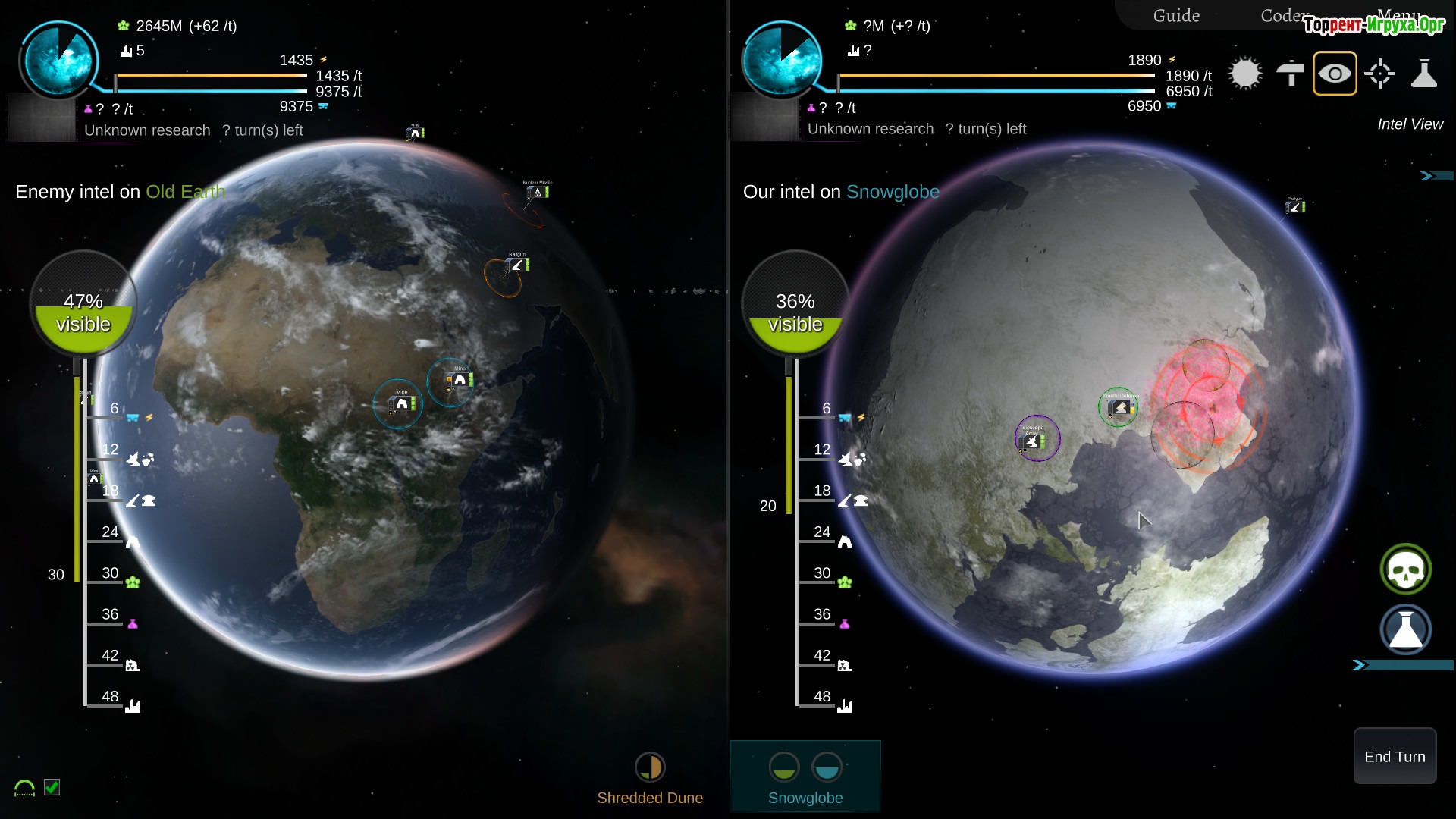The width and height of the screenshot is (1456, 819).
Task: Open the round blue flask research notification
Action: (1405, 629)
